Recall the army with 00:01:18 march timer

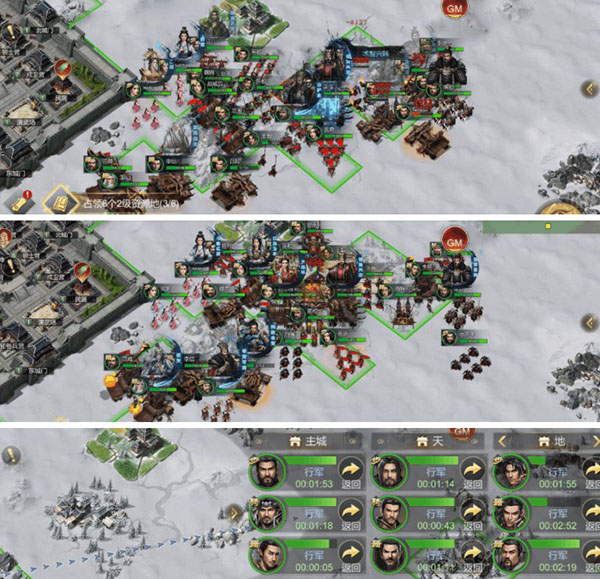pyautogui.click(x=350, y=516)
